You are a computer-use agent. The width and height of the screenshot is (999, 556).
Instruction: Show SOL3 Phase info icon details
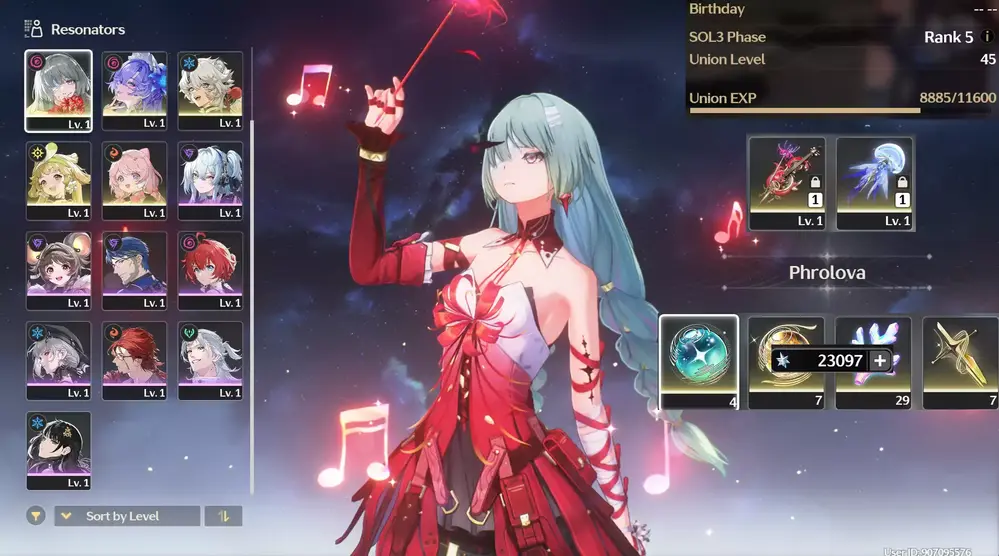coord(987,38)
